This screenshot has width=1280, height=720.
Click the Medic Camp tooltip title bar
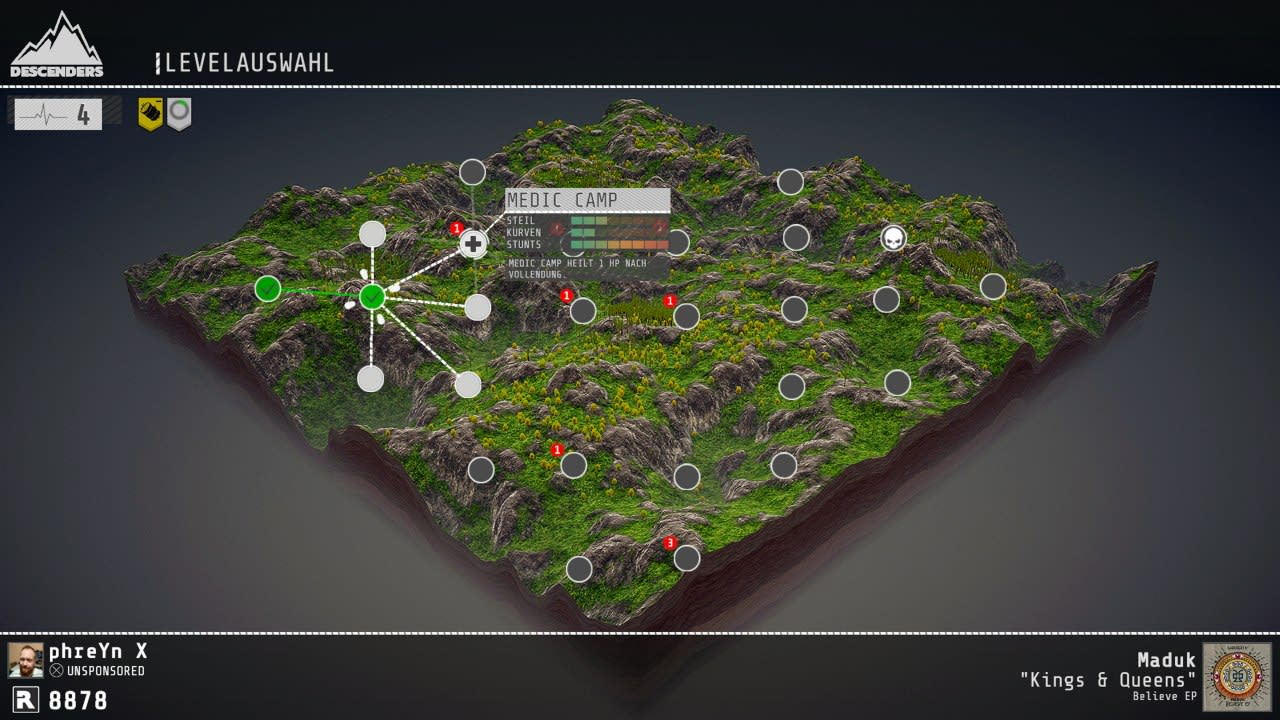(x=585, y=200)
